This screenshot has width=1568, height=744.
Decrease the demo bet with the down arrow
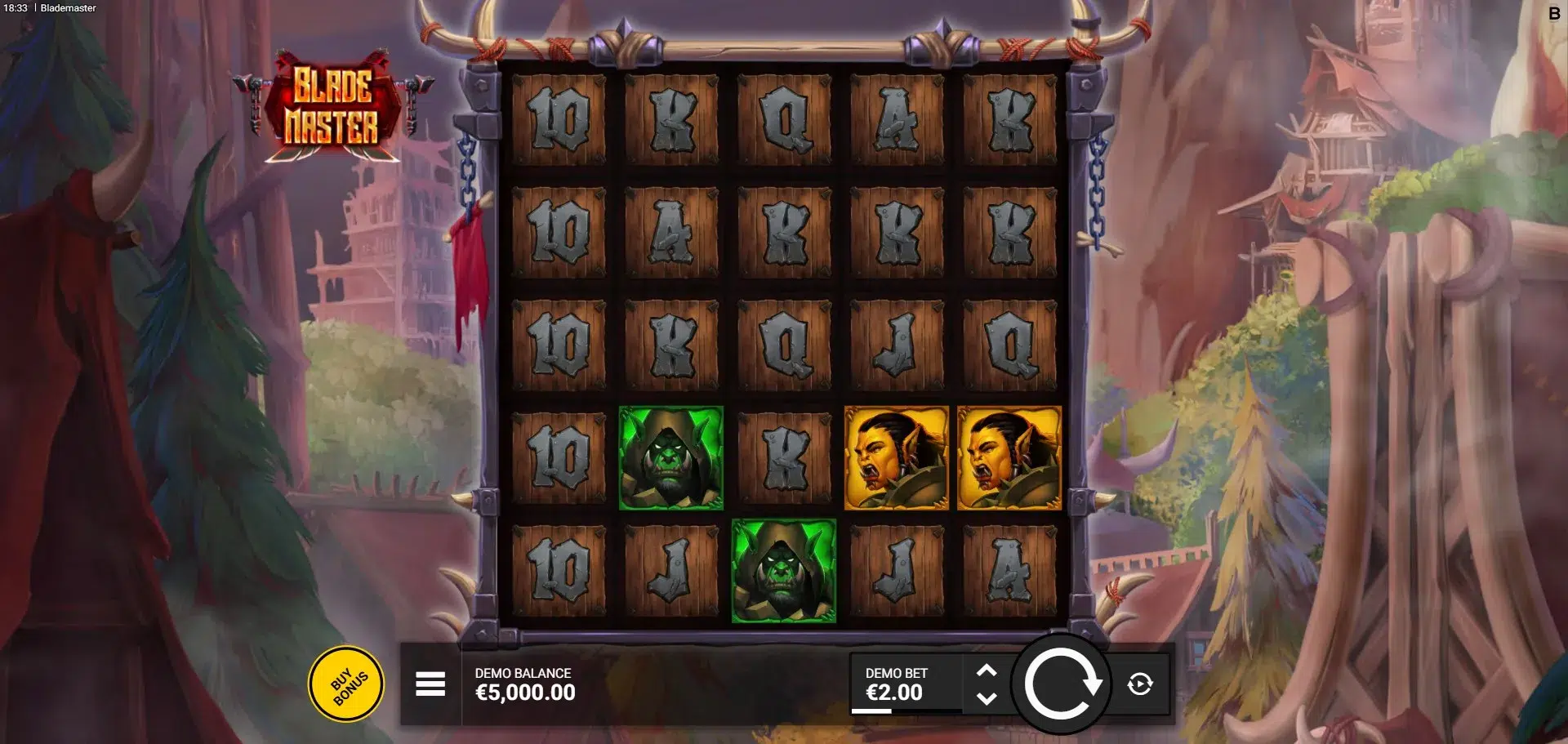(987, 698)
